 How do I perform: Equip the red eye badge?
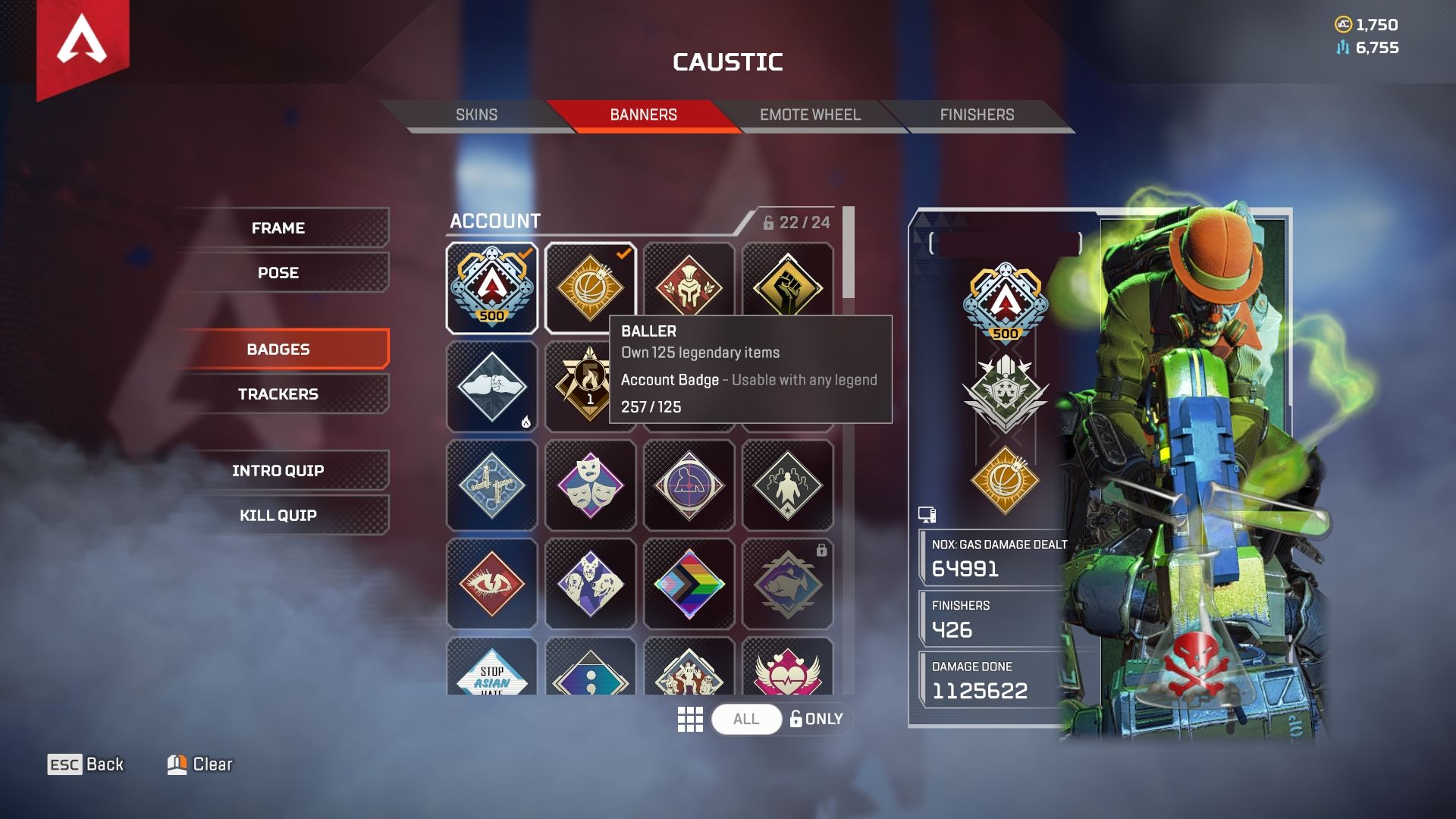coord(492,584)
